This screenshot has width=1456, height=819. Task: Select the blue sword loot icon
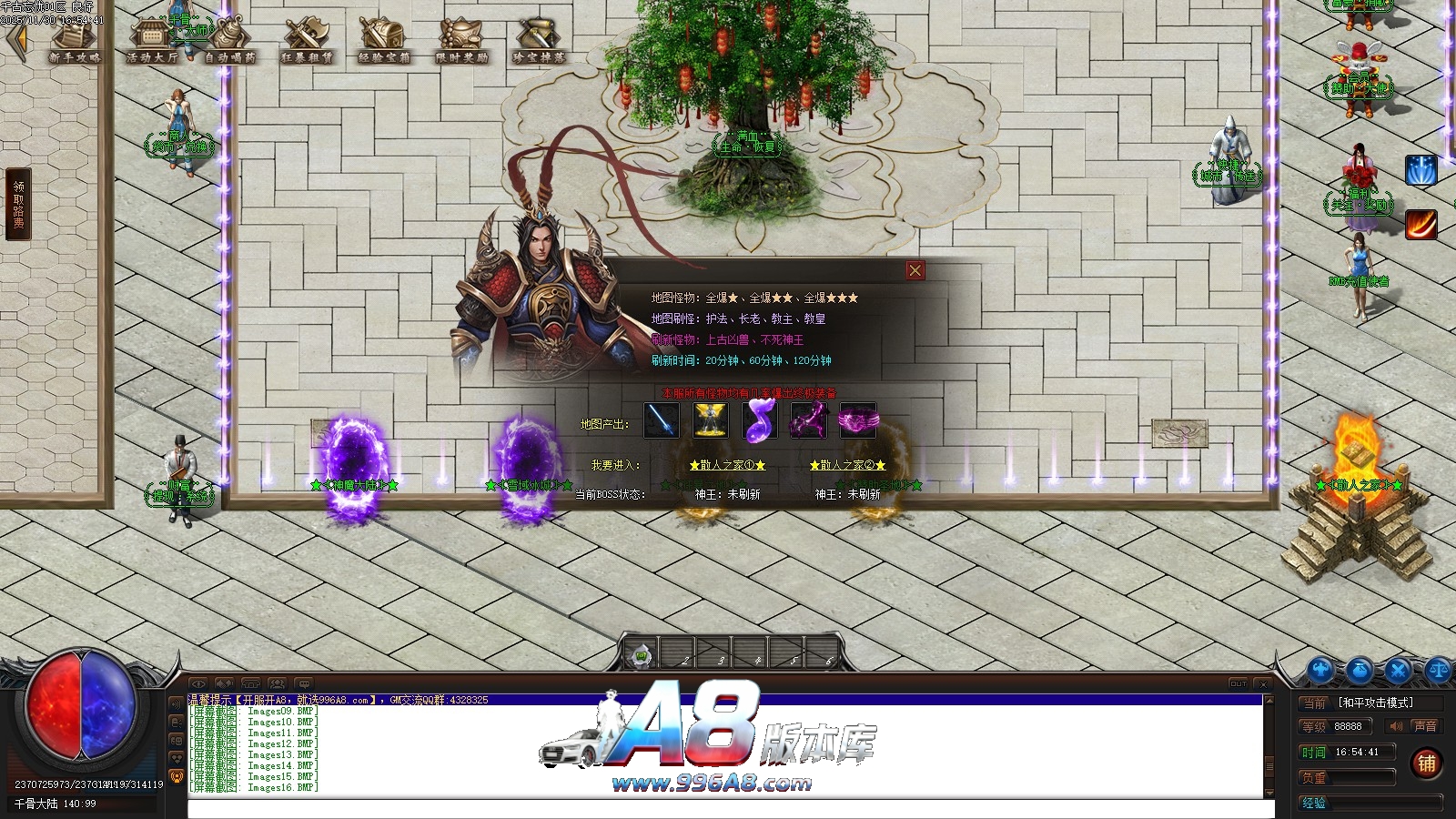pos(662,420)
